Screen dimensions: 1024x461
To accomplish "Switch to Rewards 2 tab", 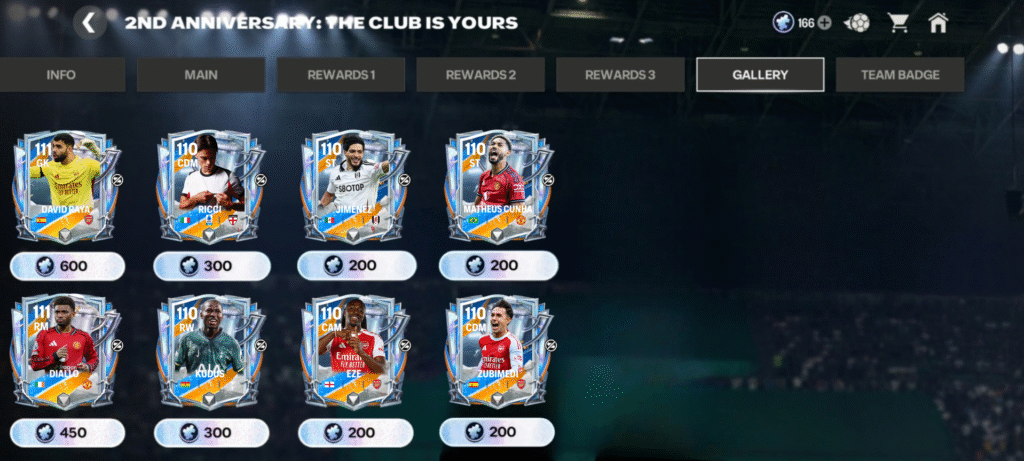I will 481,75.
